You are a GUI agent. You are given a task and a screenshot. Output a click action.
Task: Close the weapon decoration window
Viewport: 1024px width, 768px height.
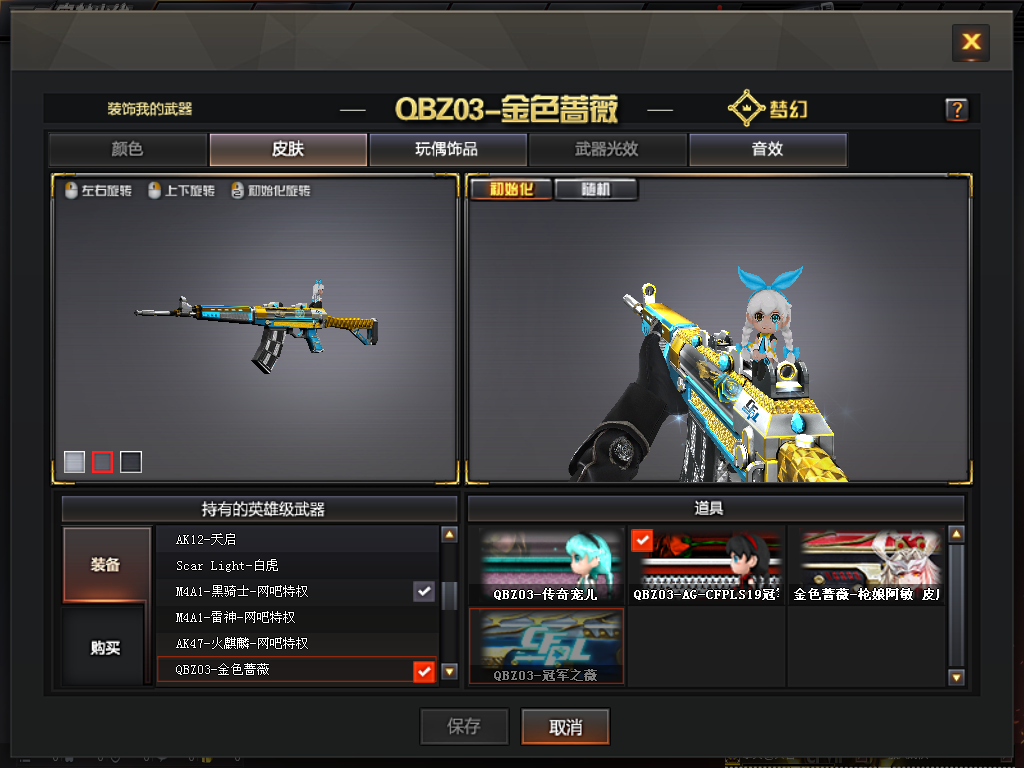(x=970, y=42)
